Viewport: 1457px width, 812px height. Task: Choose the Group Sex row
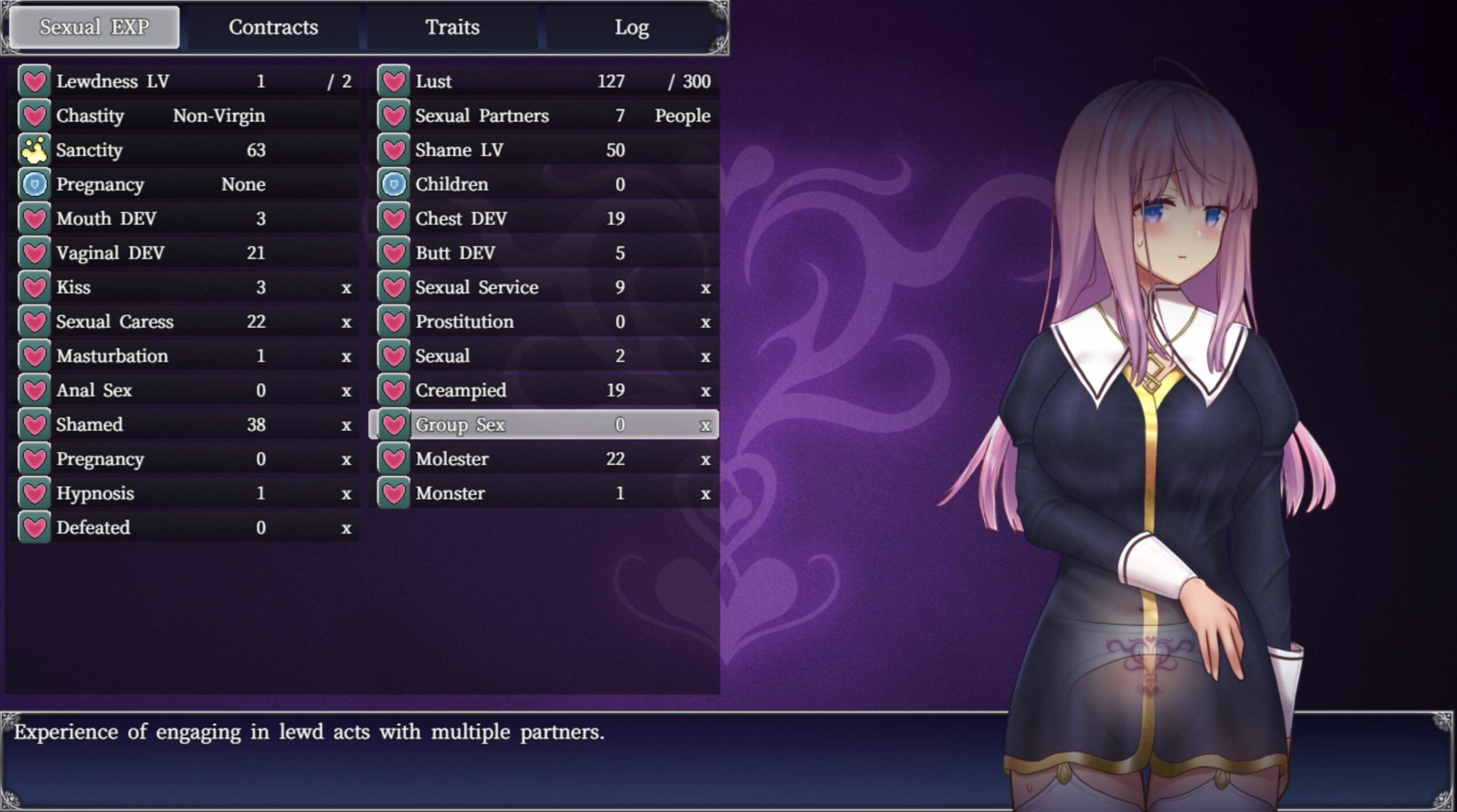pos(544,424)
